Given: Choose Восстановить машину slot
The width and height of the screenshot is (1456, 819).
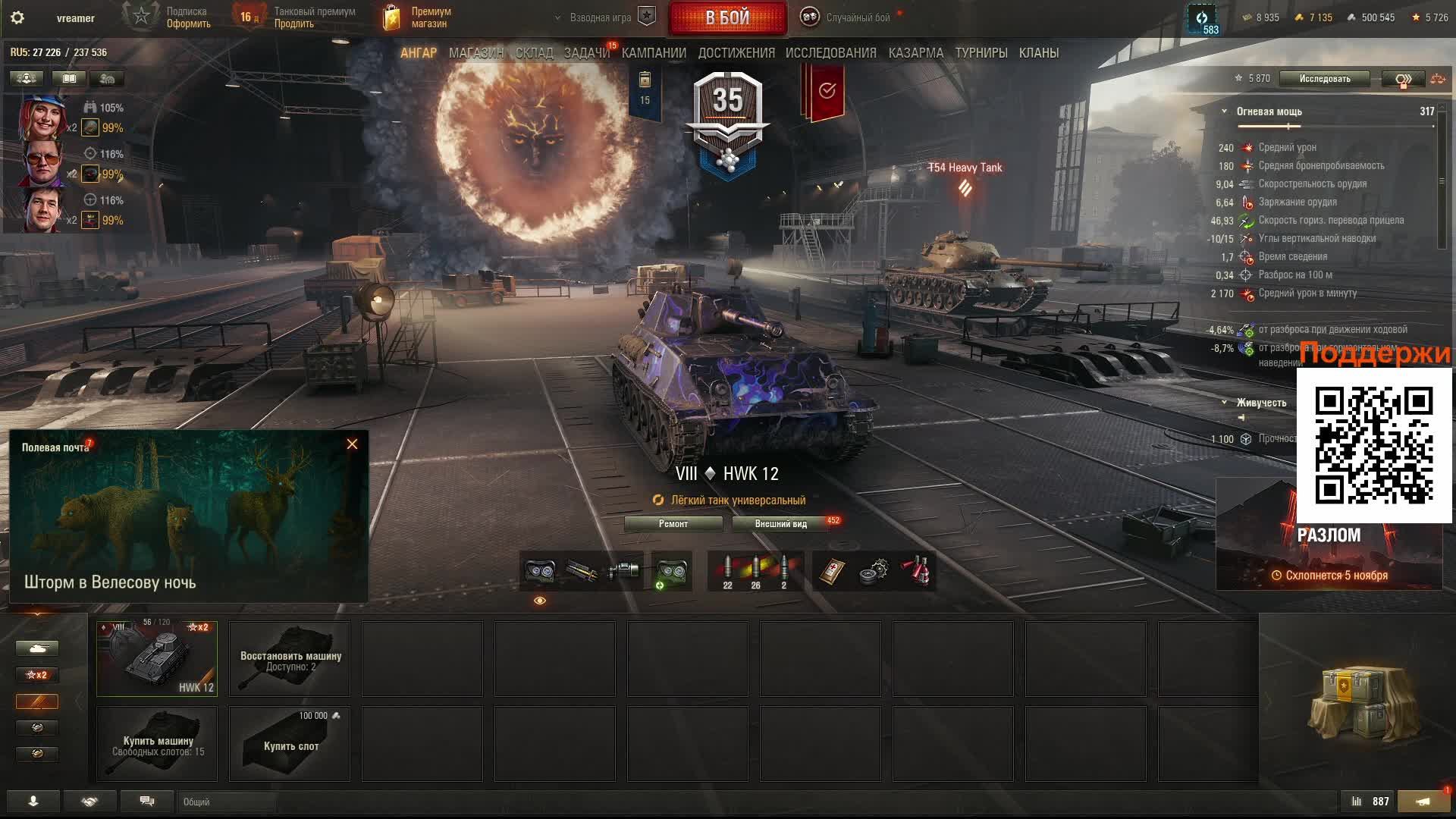Looking at the screenshot, I should tap(290, 658).
